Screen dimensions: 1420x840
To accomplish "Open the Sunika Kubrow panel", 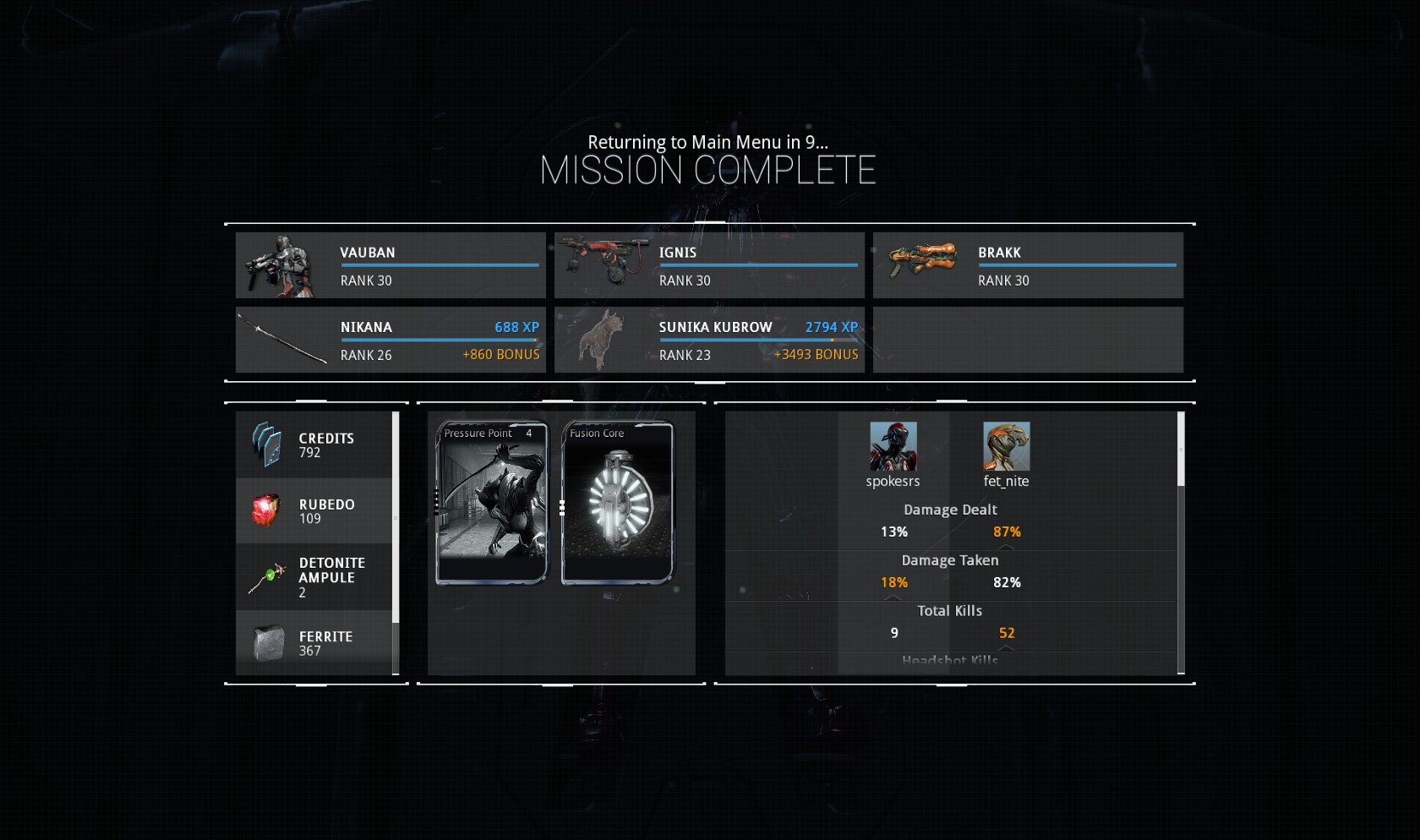I will [x=709, y=340].
